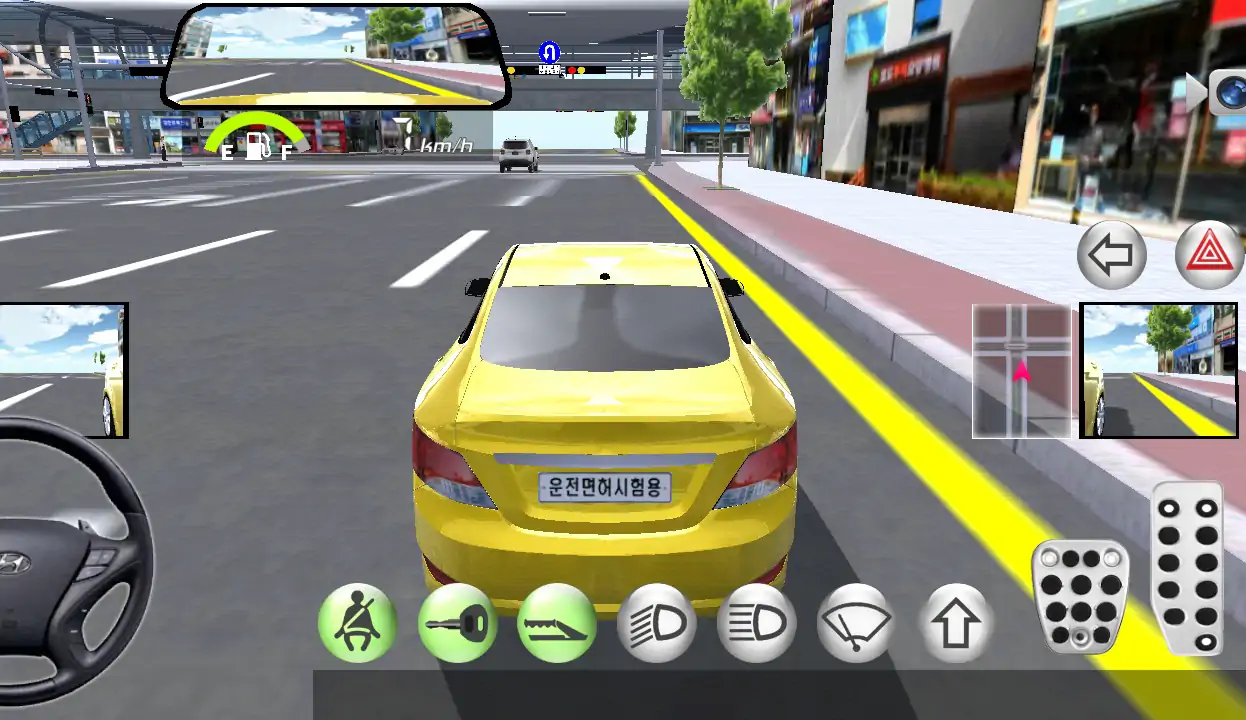Select the left side mirror view

point(62,370)
